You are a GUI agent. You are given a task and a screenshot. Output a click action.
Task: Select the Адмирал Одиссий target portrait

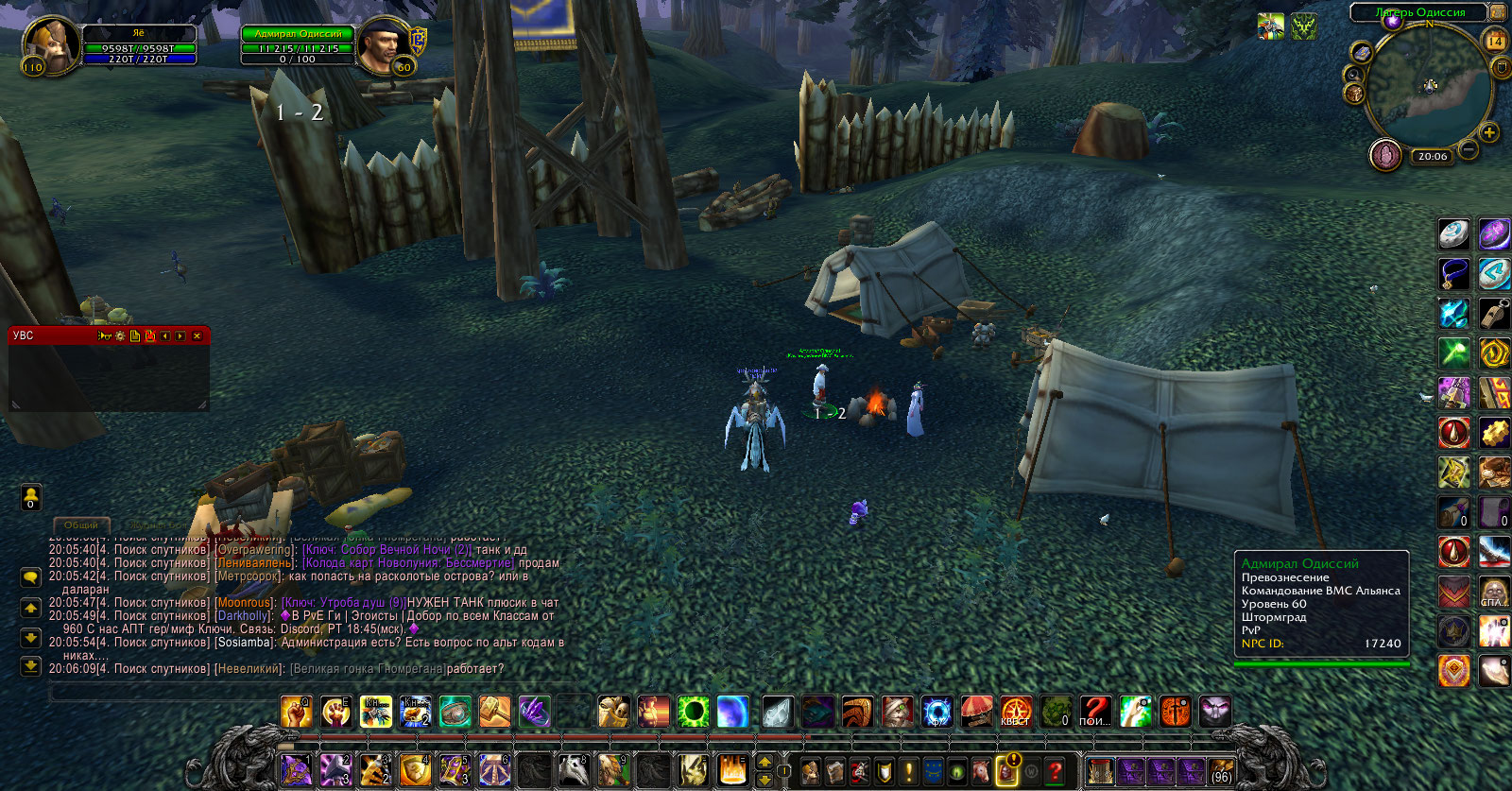tap(385, 47)
